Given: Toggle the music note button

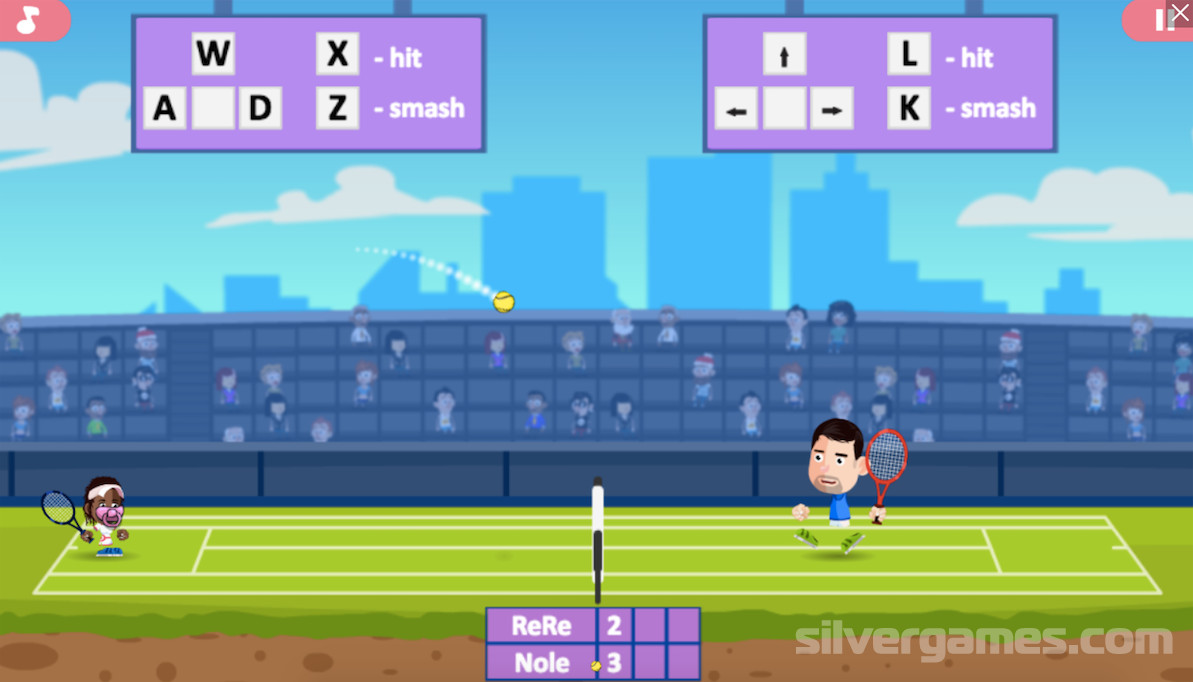Looking at the screenshot, I should coord(29,20).
